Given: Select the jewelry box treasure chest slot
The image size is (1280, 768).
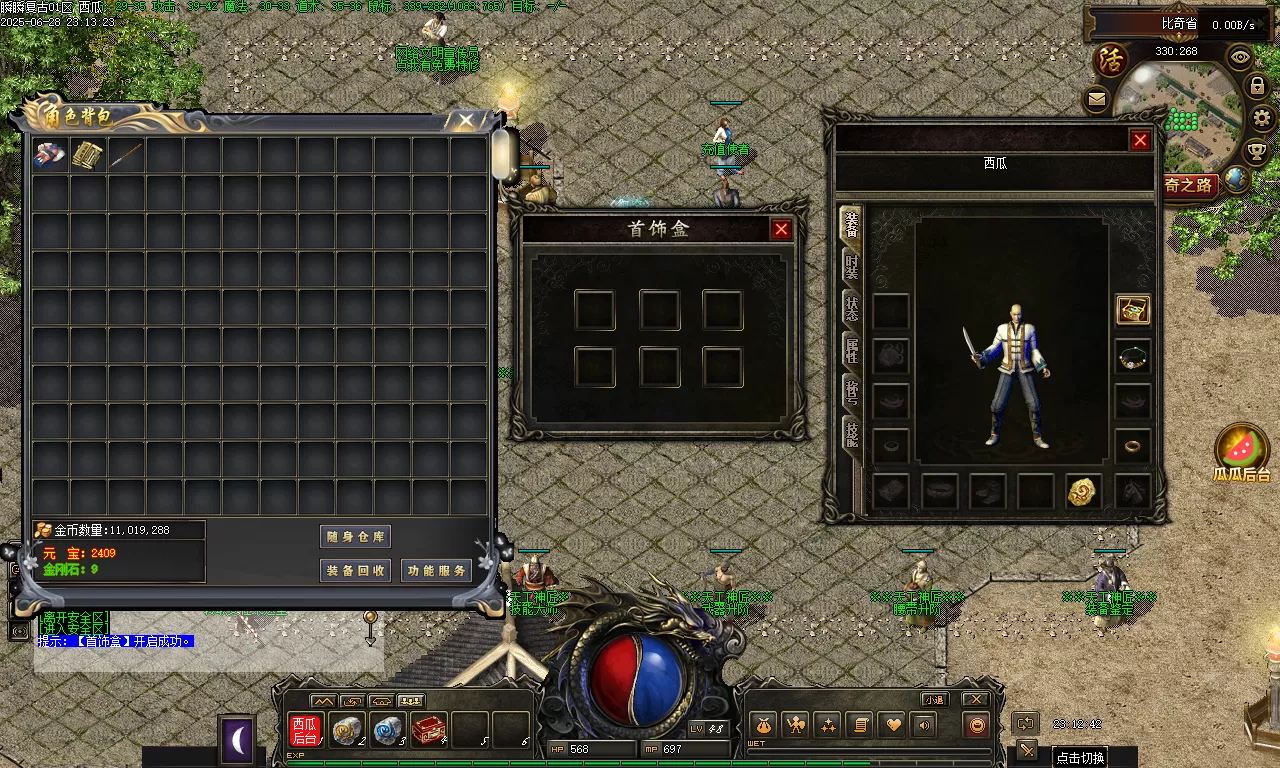Looking at the screenshot, I should [x=1133, y=310].
